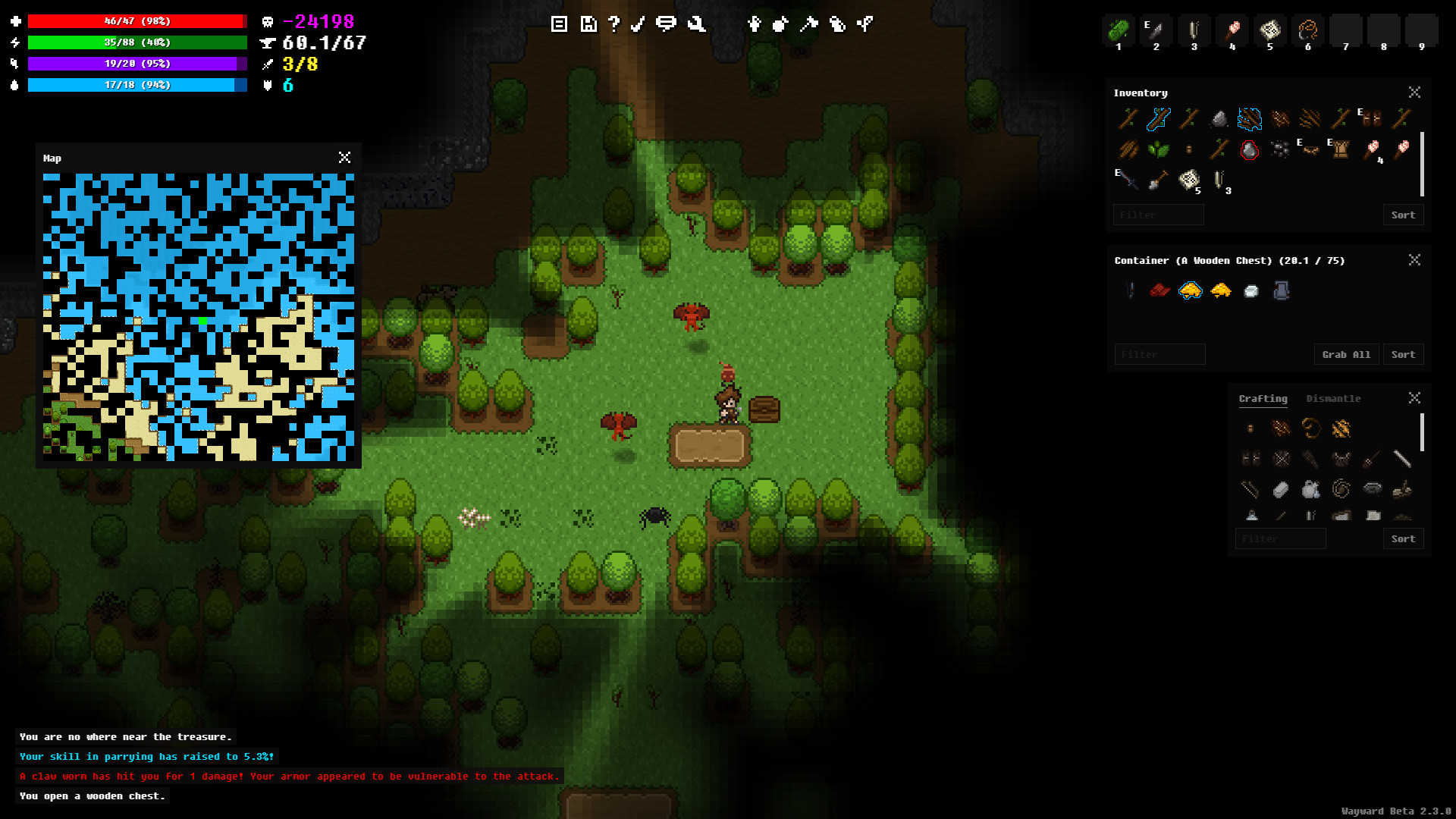The width and height of the screenshot is (1456, 819).
Task: Select the torch in hotbar slot 4
Action: (1232, 29)
